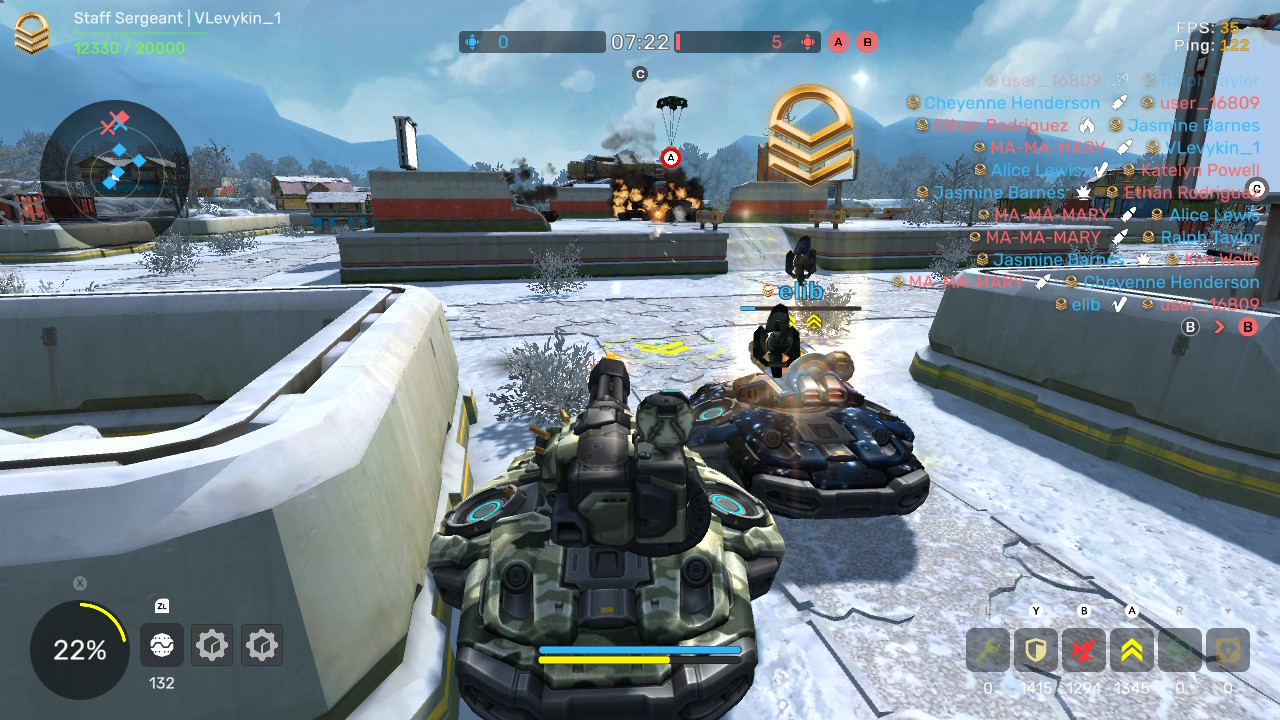Select the red team B badge
The height and width of the screenshot is (720, 1280).
[866, 42]
